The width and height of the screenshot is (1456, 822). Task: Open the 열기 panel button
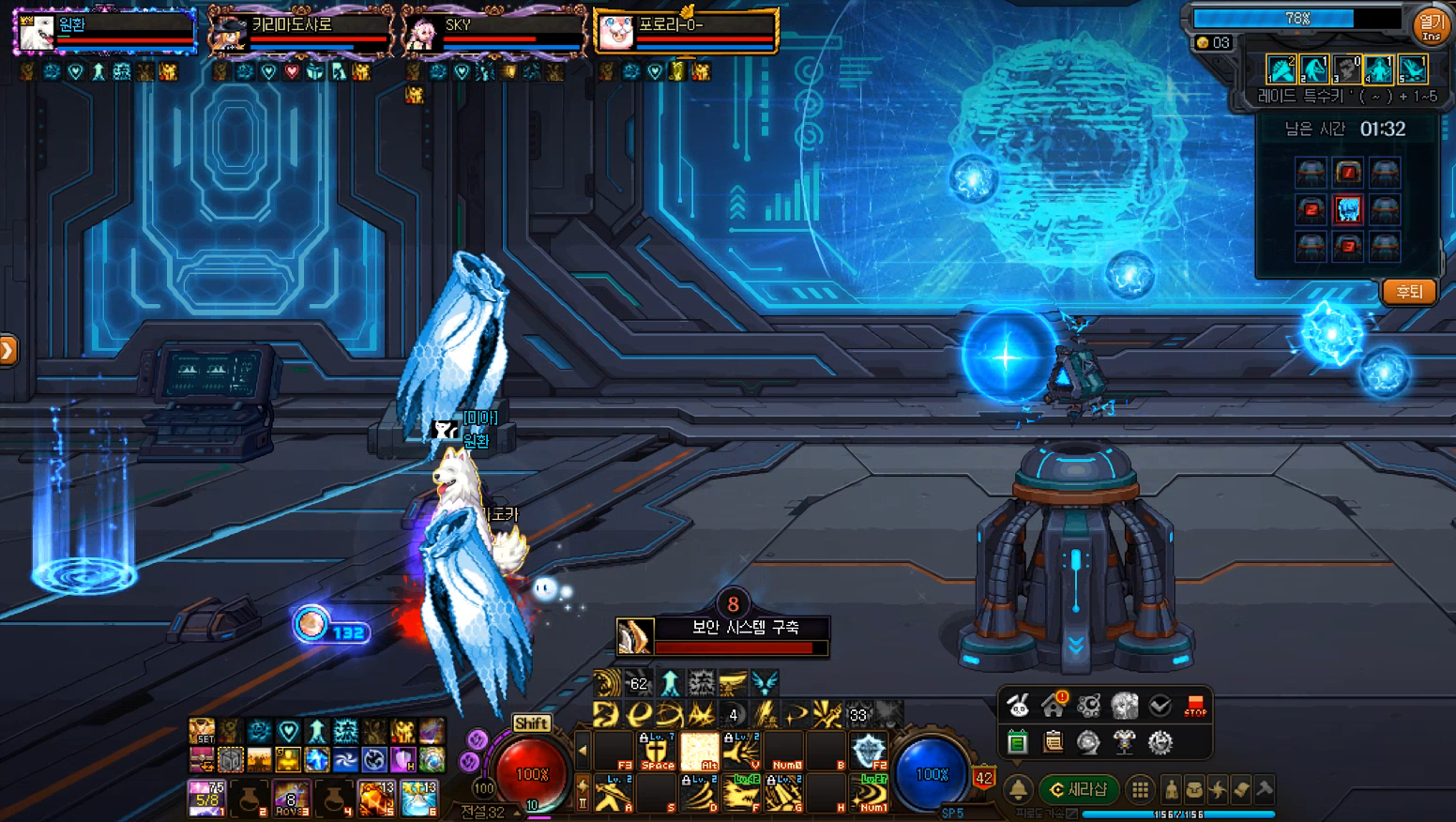coord(1431,24)
